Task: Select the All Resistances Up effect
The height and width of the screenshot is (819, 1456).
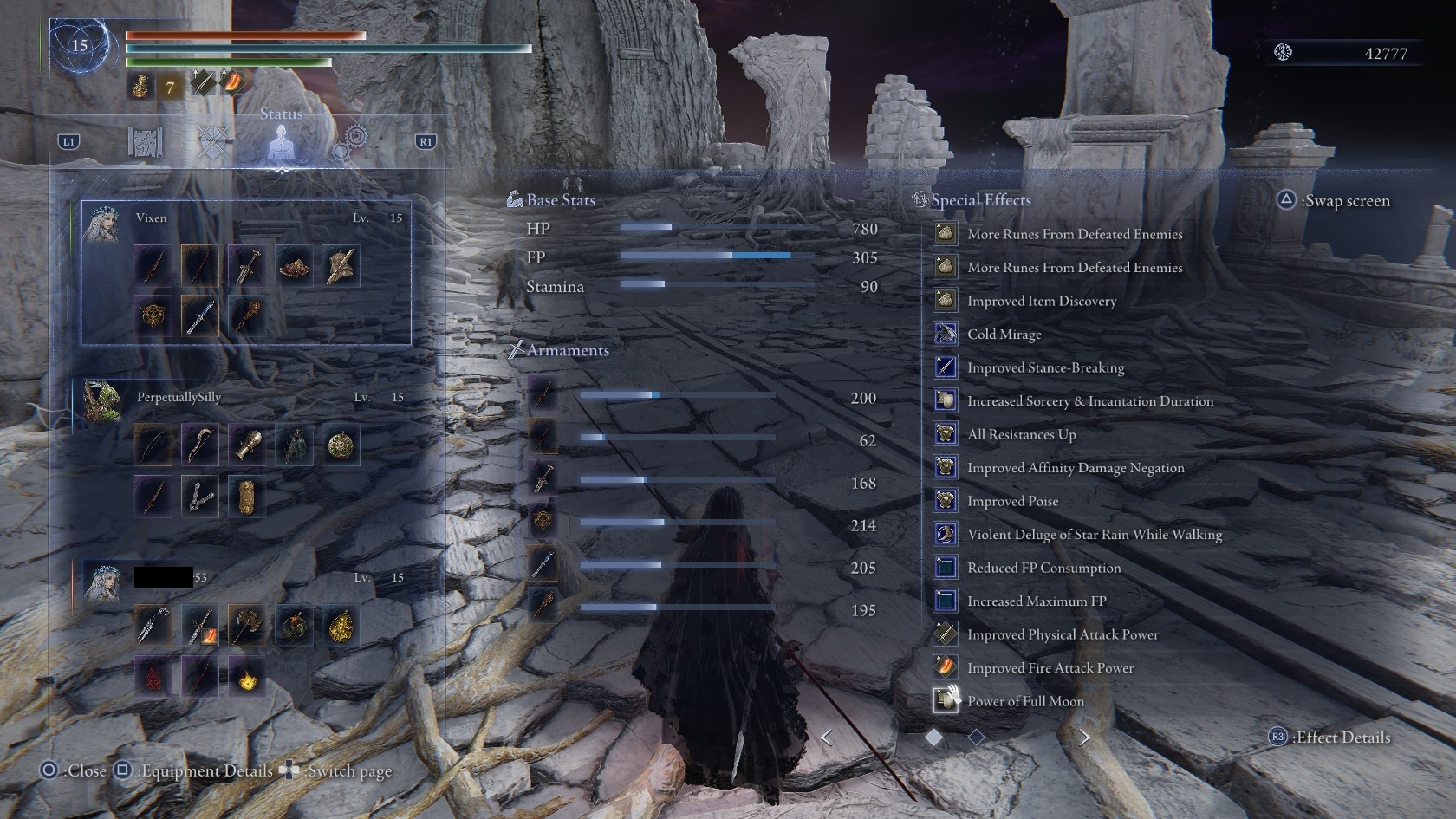Action: (x=1021, y=435)
